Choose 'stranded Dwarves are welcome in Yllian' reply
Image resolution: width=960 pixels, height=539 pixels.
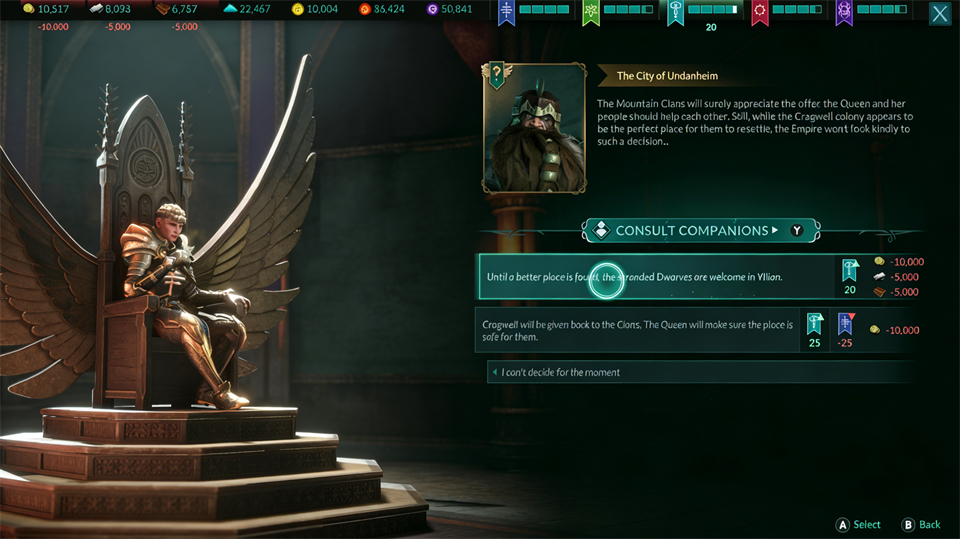656,277
